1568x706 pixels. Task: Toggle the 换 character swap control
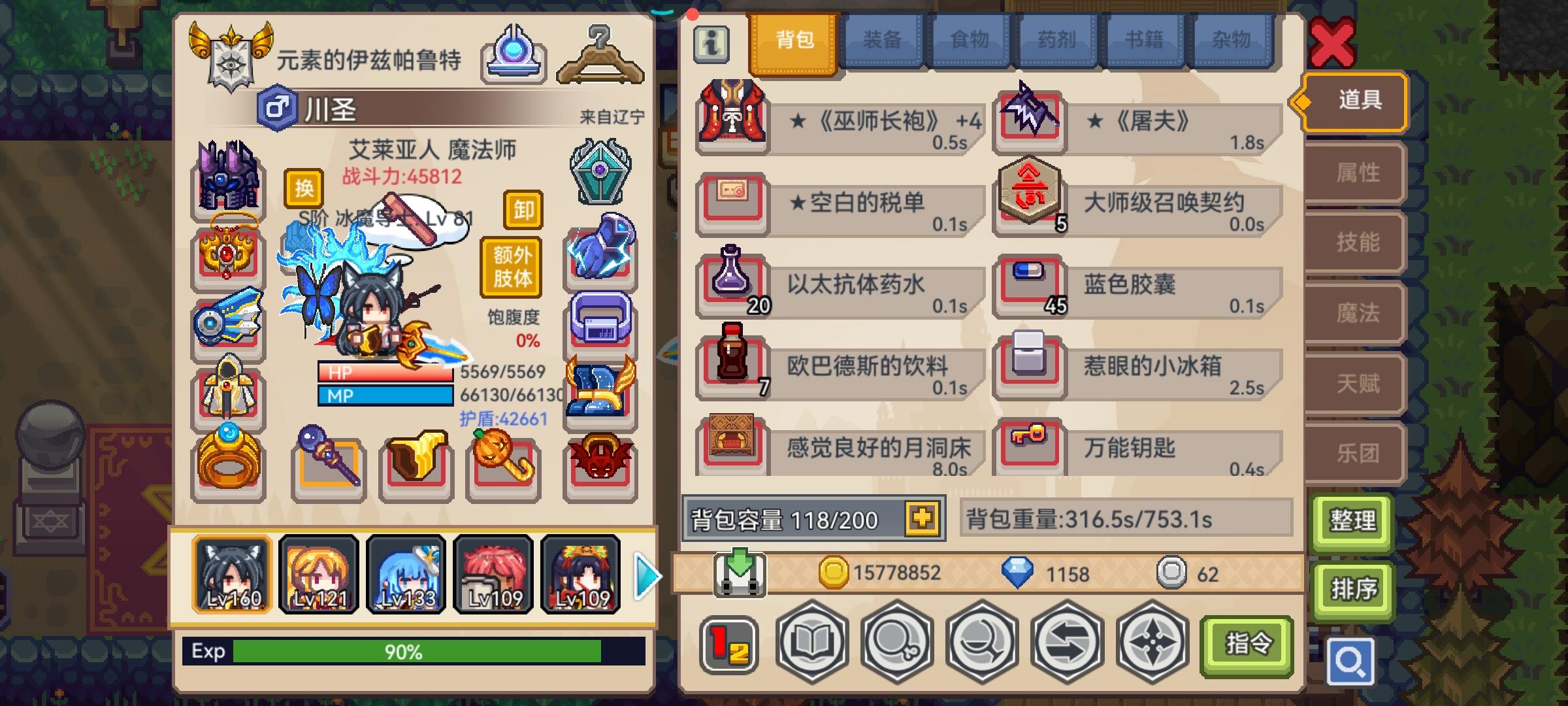click(302, 188)
